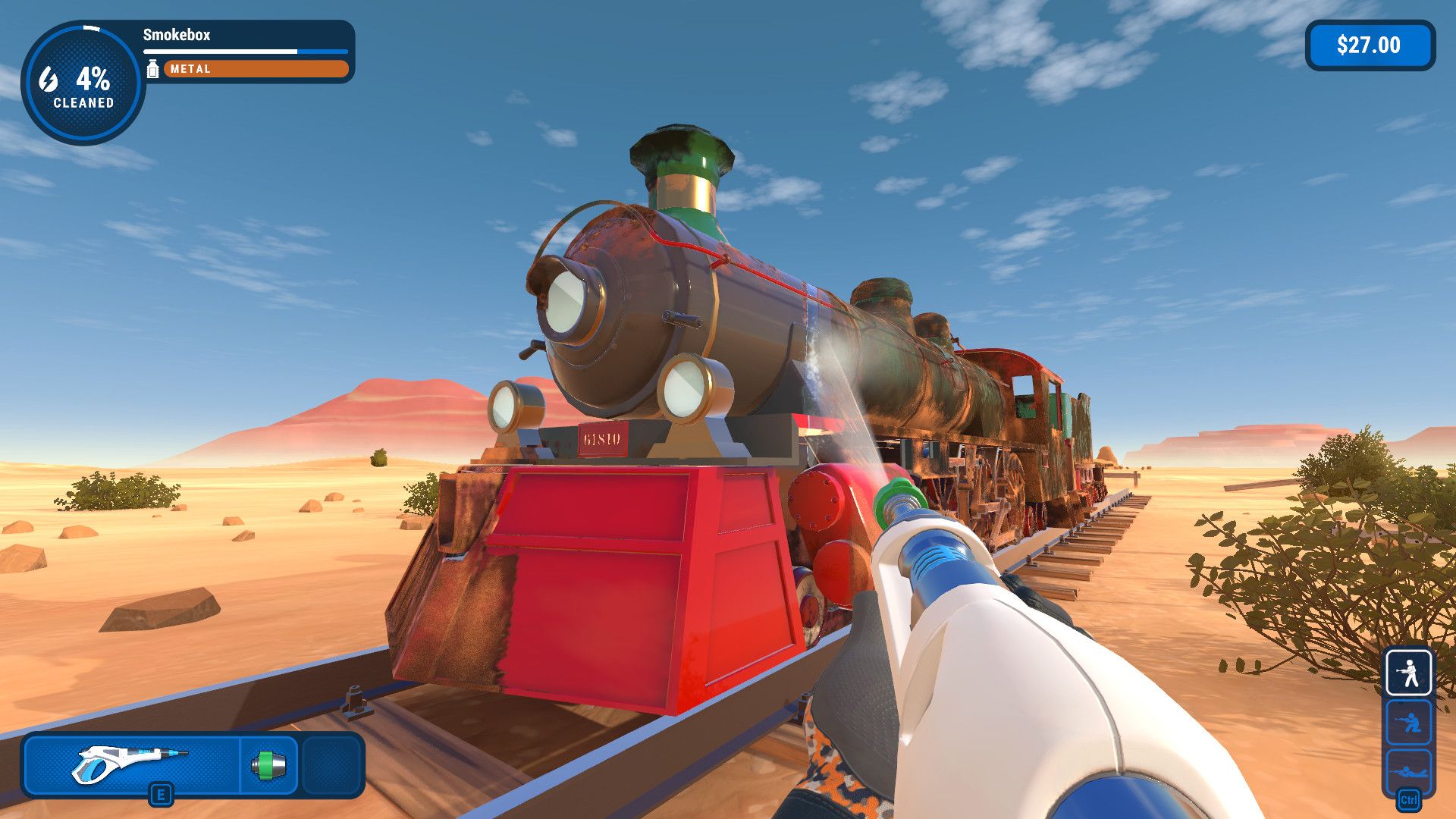Click the lightning bolt cleaned icon
Screen dimensions: 1456x819
pyautogui.click(x=47, y=79)
